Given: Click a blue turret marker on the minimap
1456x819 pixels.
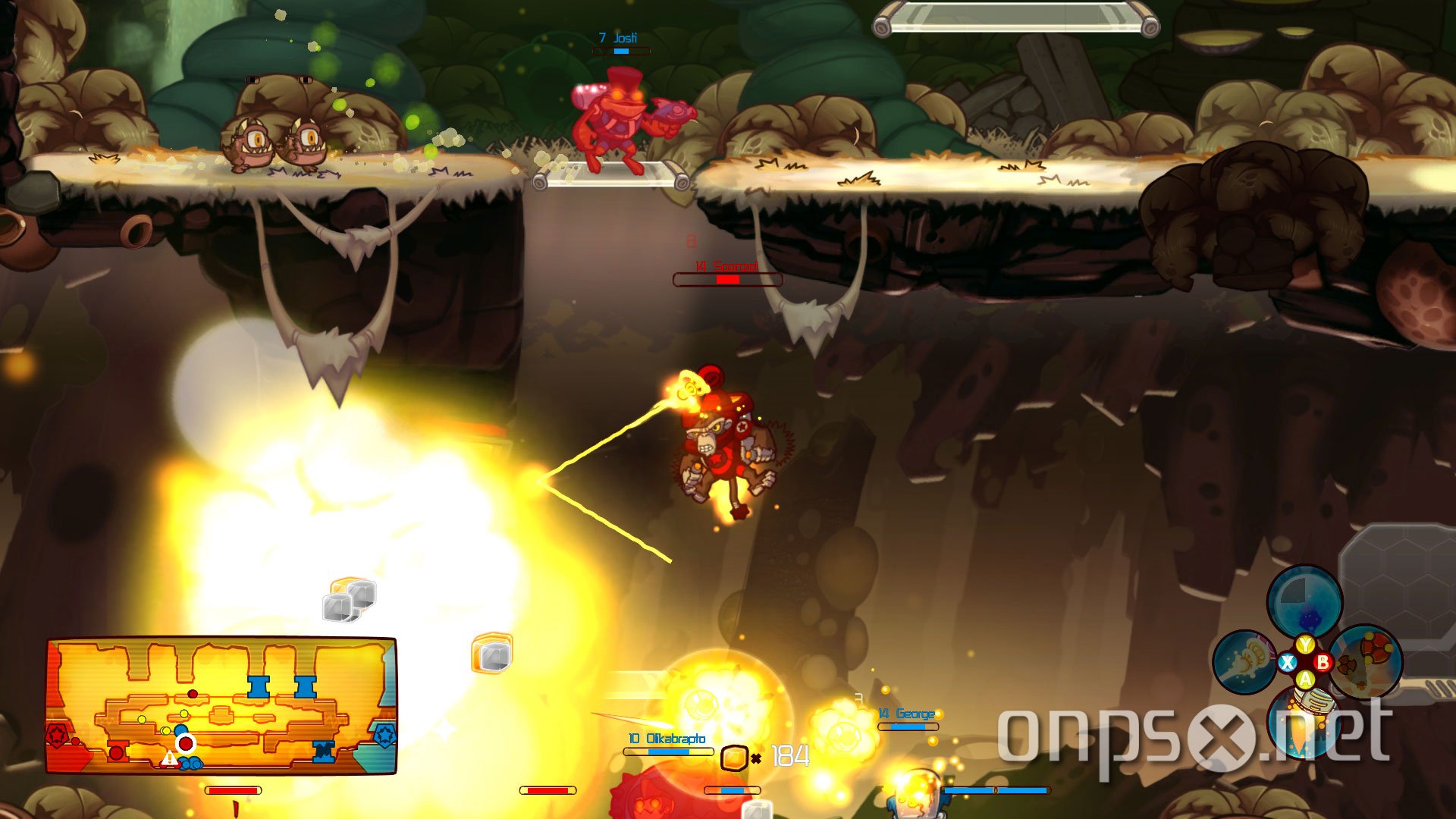Looking at the screenshot, I should pos(259,686).
